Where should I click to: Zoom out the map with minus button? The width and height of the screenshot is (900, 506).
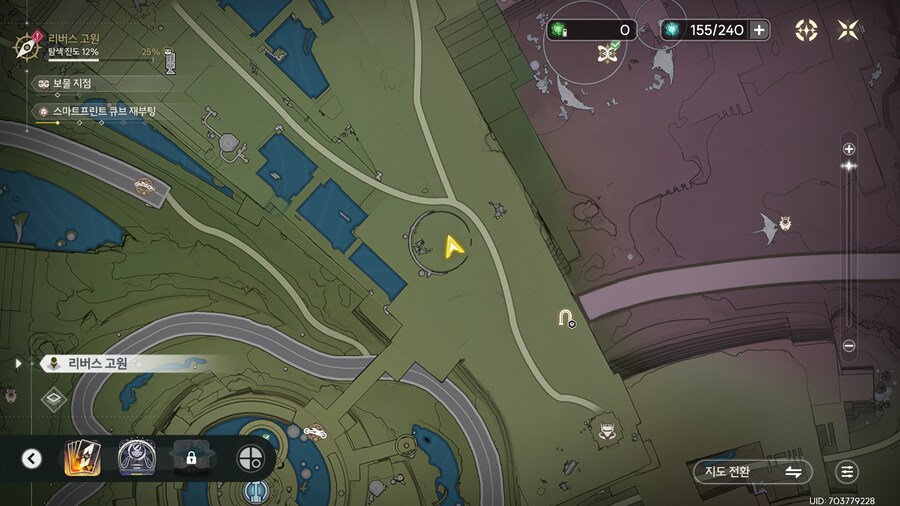click(849, 346)
